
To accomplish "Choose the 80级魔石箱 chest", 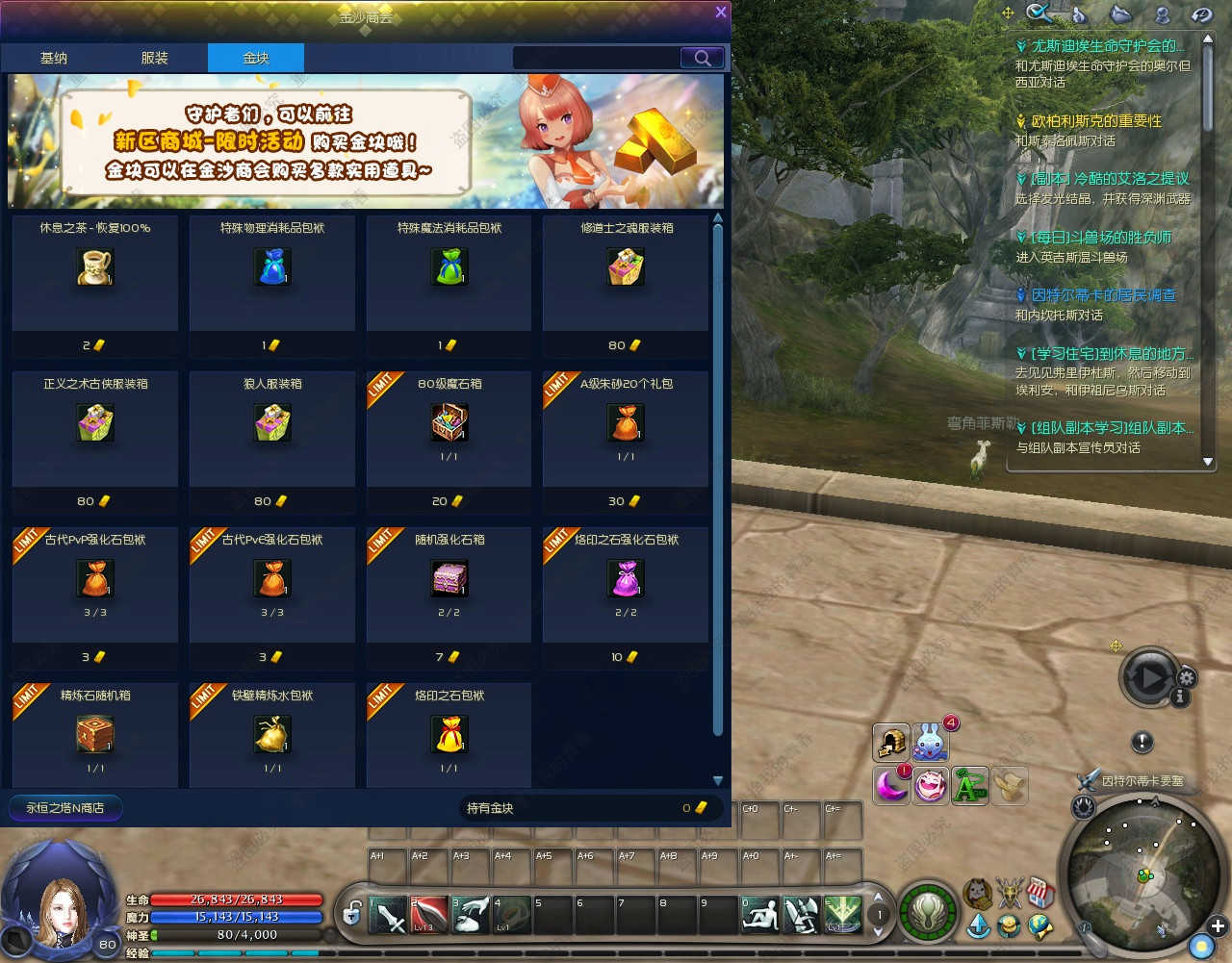I will (x=449, y=423).
